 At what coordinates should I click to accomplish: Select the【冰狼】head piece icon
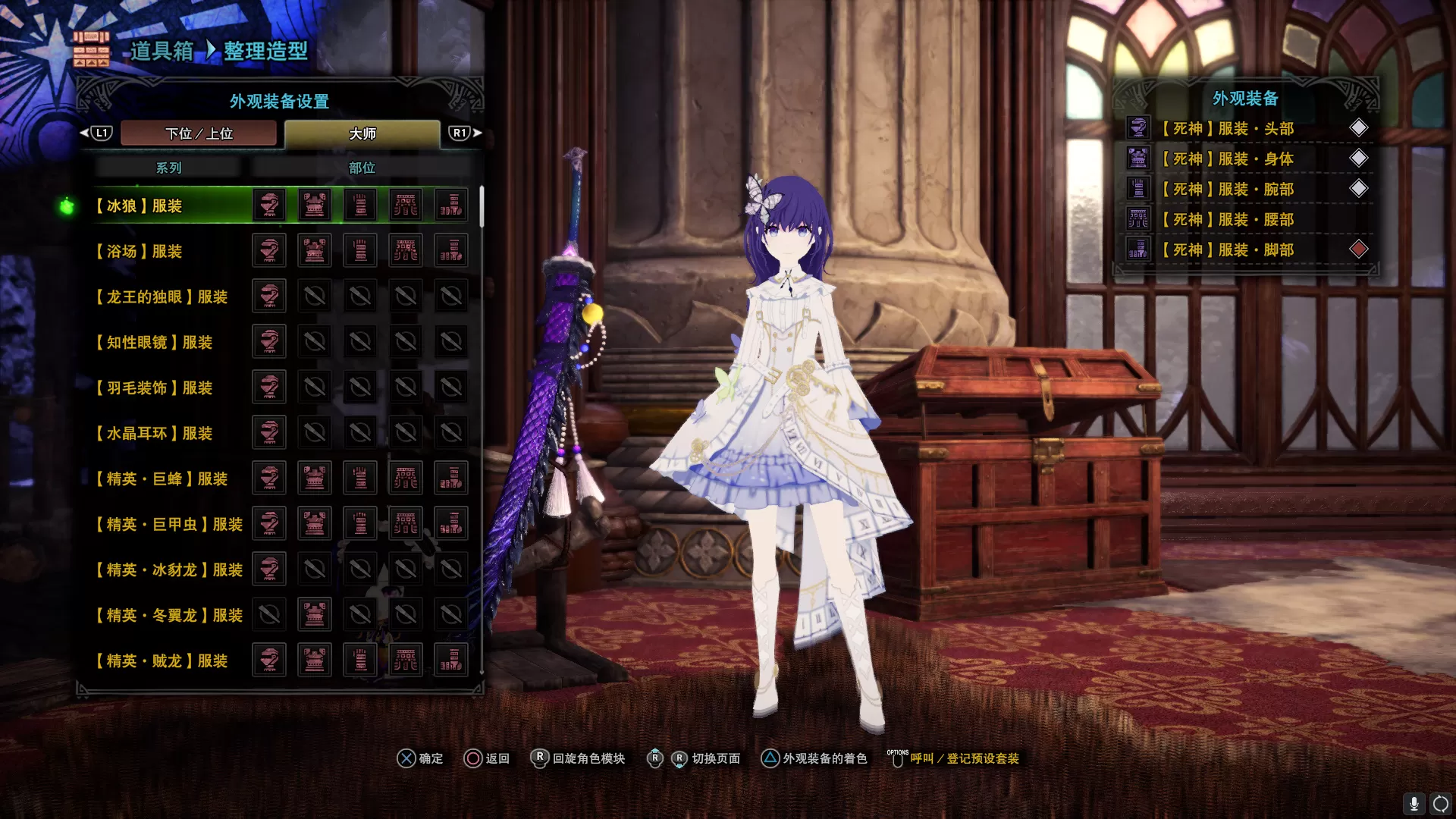tap(269, 205)
